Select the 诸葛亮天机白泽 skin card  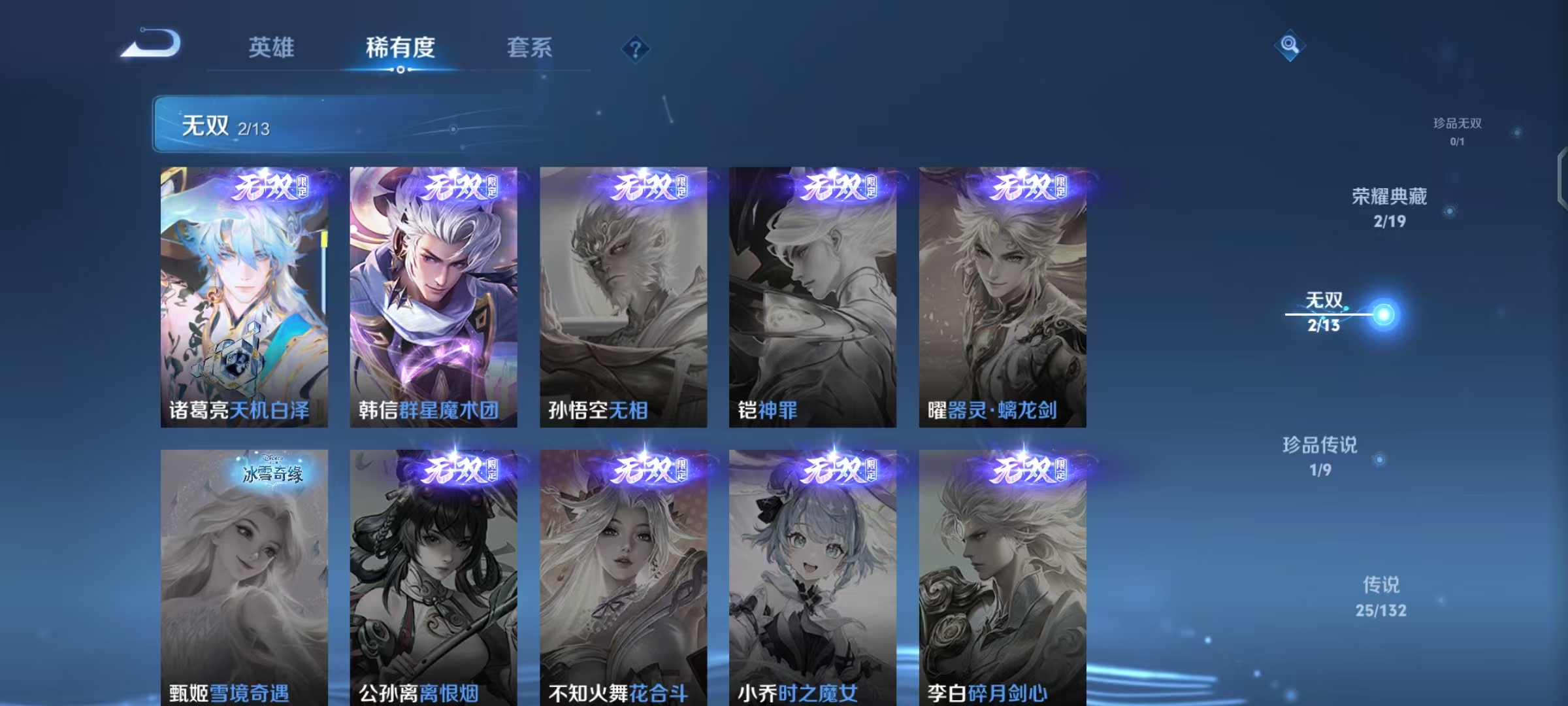(245, 294)
